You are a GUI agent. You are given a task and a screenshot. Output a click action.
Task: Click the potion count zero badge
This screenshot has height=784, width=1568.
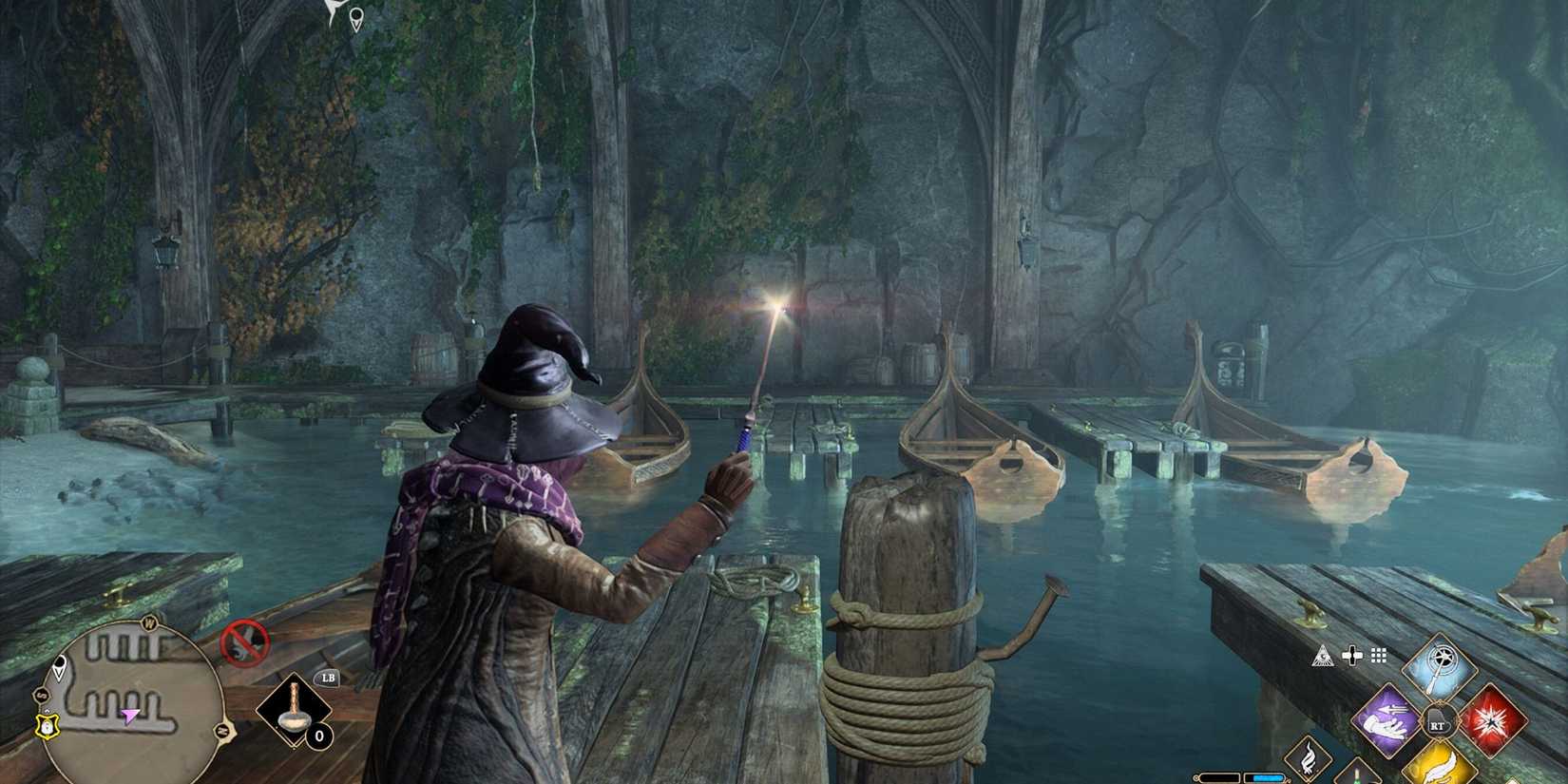point(319,736)
